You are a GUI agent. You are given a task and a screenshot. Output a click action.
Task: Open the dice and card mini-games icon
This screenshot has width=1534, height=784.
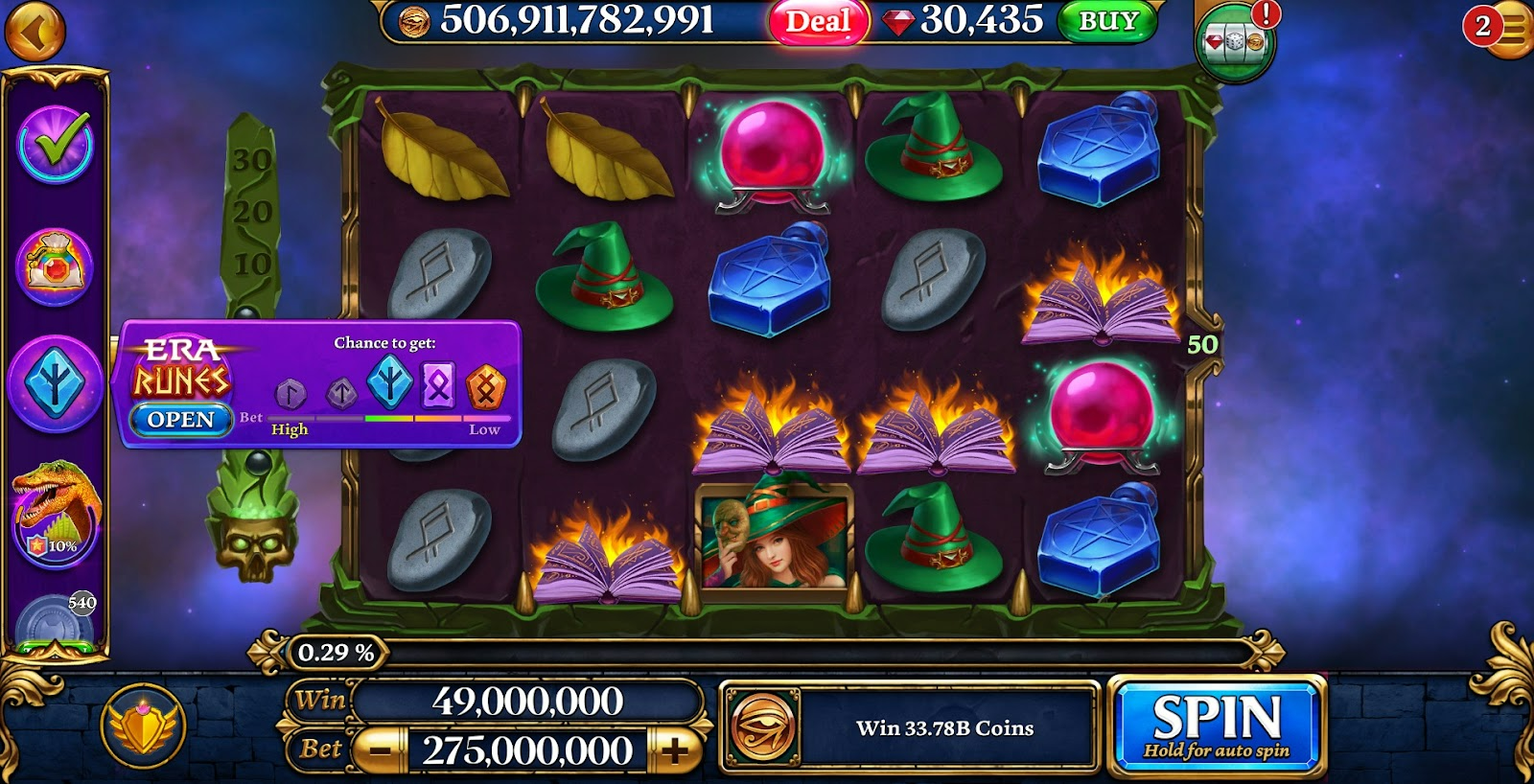coord(1235,41)
